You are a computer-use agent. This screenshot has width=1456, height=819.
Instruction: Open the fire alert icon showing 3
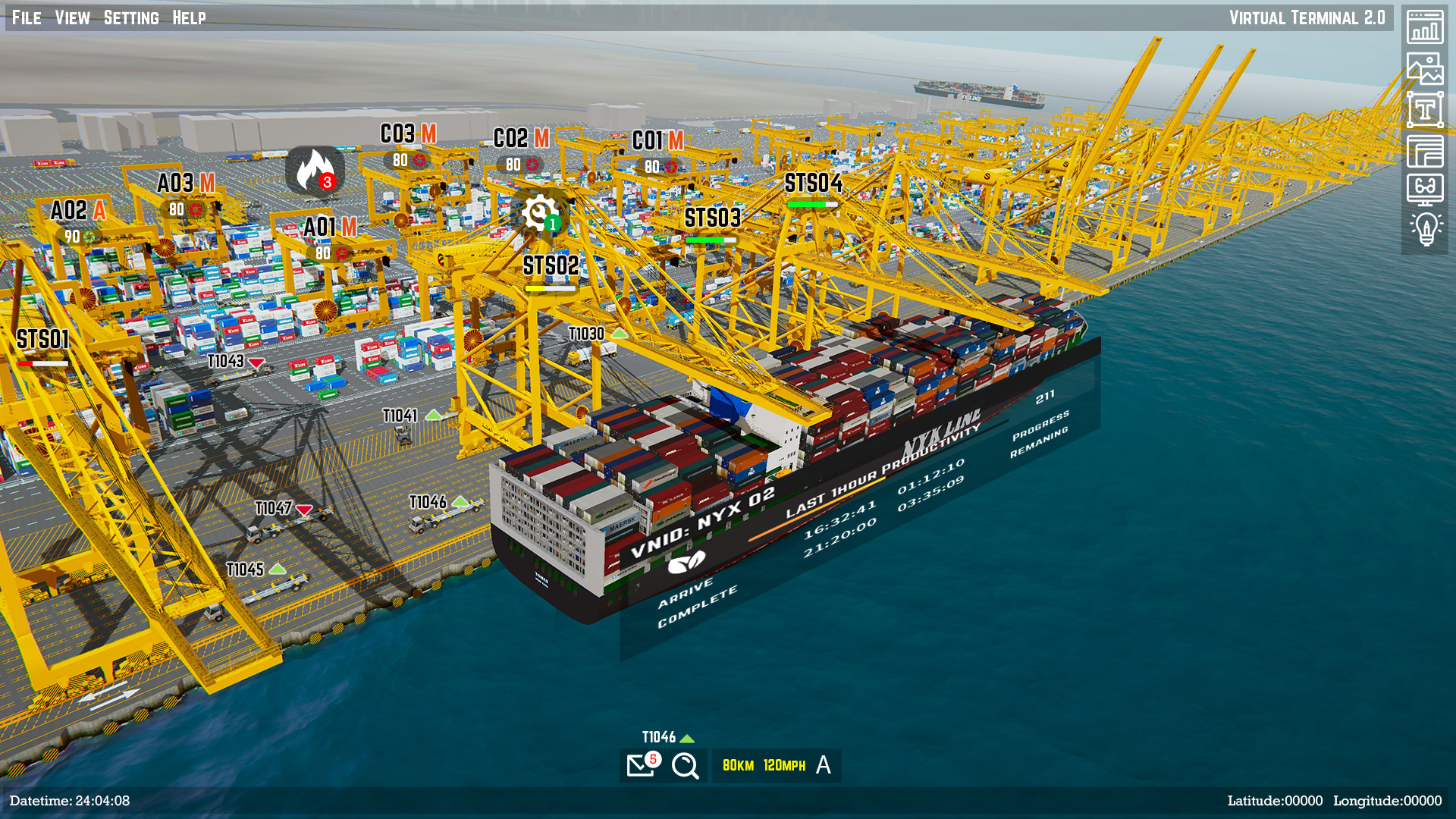pyautogui.click(x=315, y=171)
